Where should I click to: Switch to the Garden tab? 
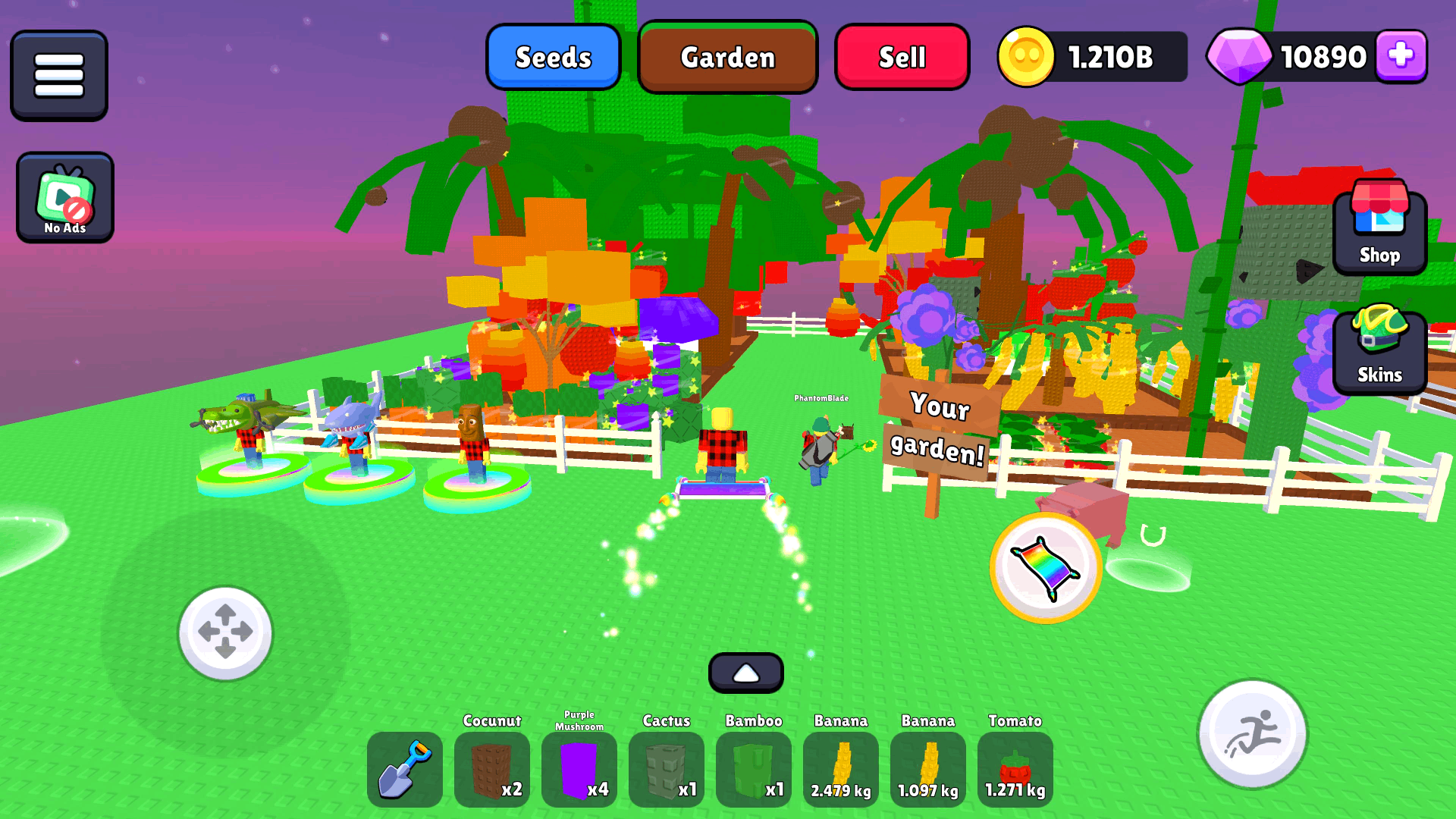click(x=727, y=57)
